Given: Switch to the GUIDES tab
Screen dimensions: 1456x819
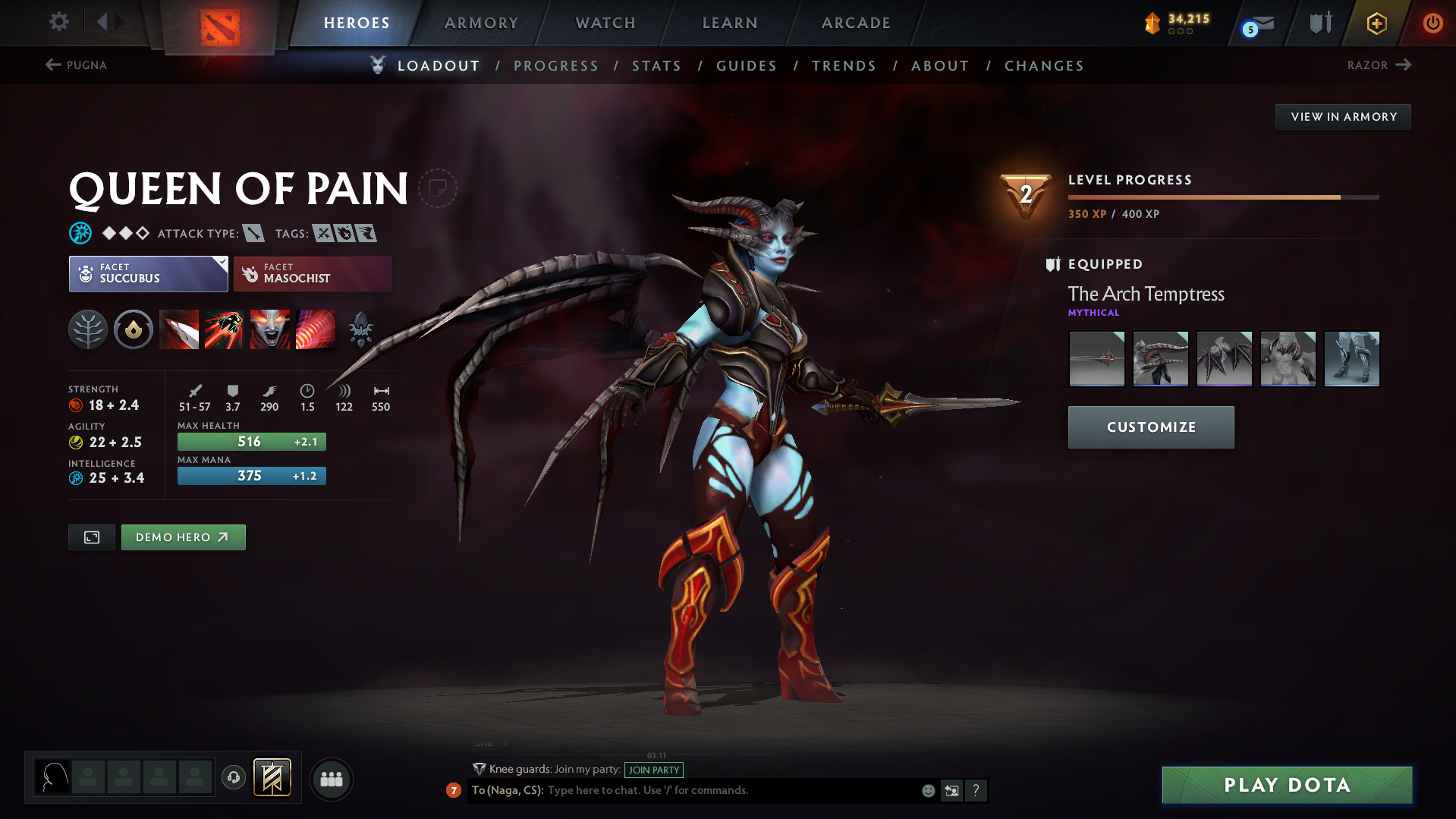Looking at the screenshot, I should point(747,65).
